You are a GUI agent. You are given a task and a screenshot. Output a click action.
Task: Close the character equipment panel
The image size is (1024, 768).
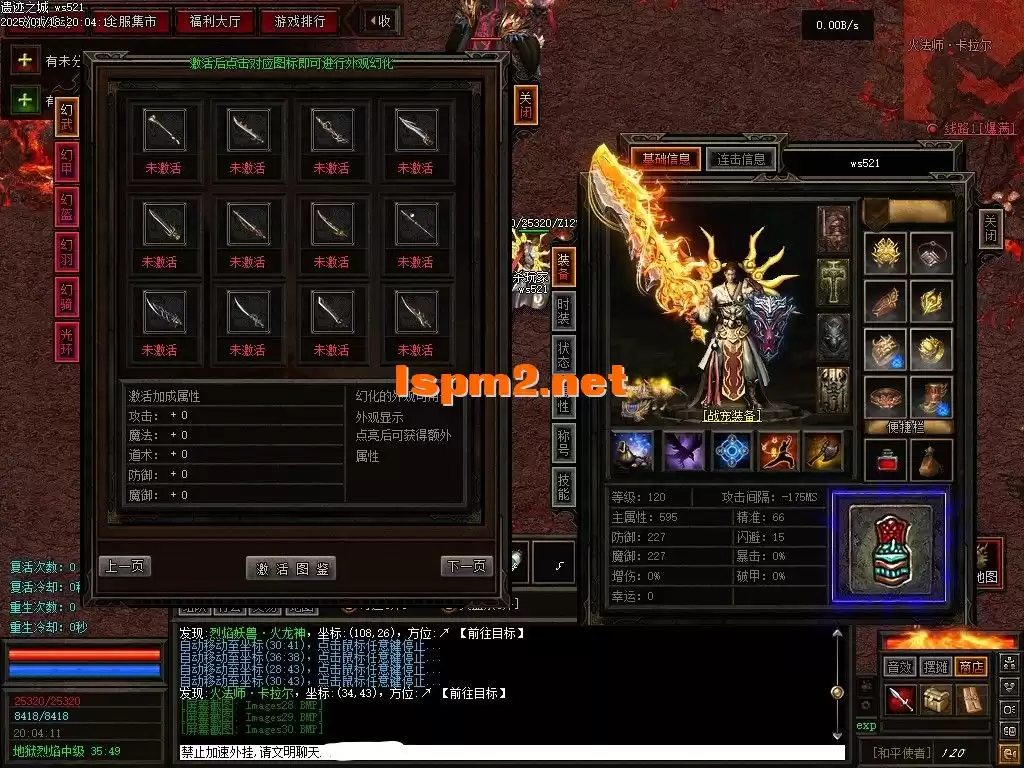990,229
